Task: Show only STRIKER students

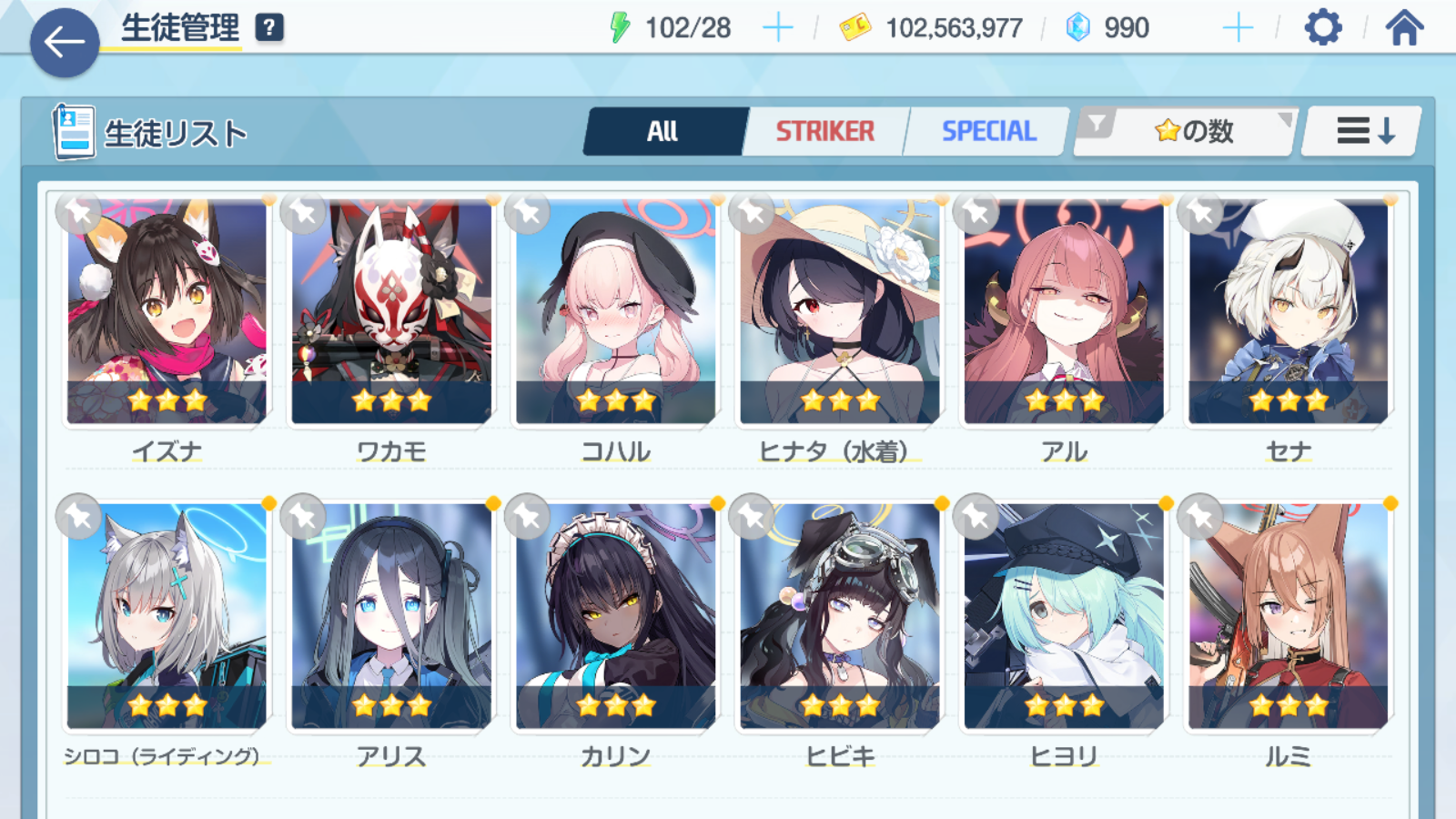Action: click(824, 132)
